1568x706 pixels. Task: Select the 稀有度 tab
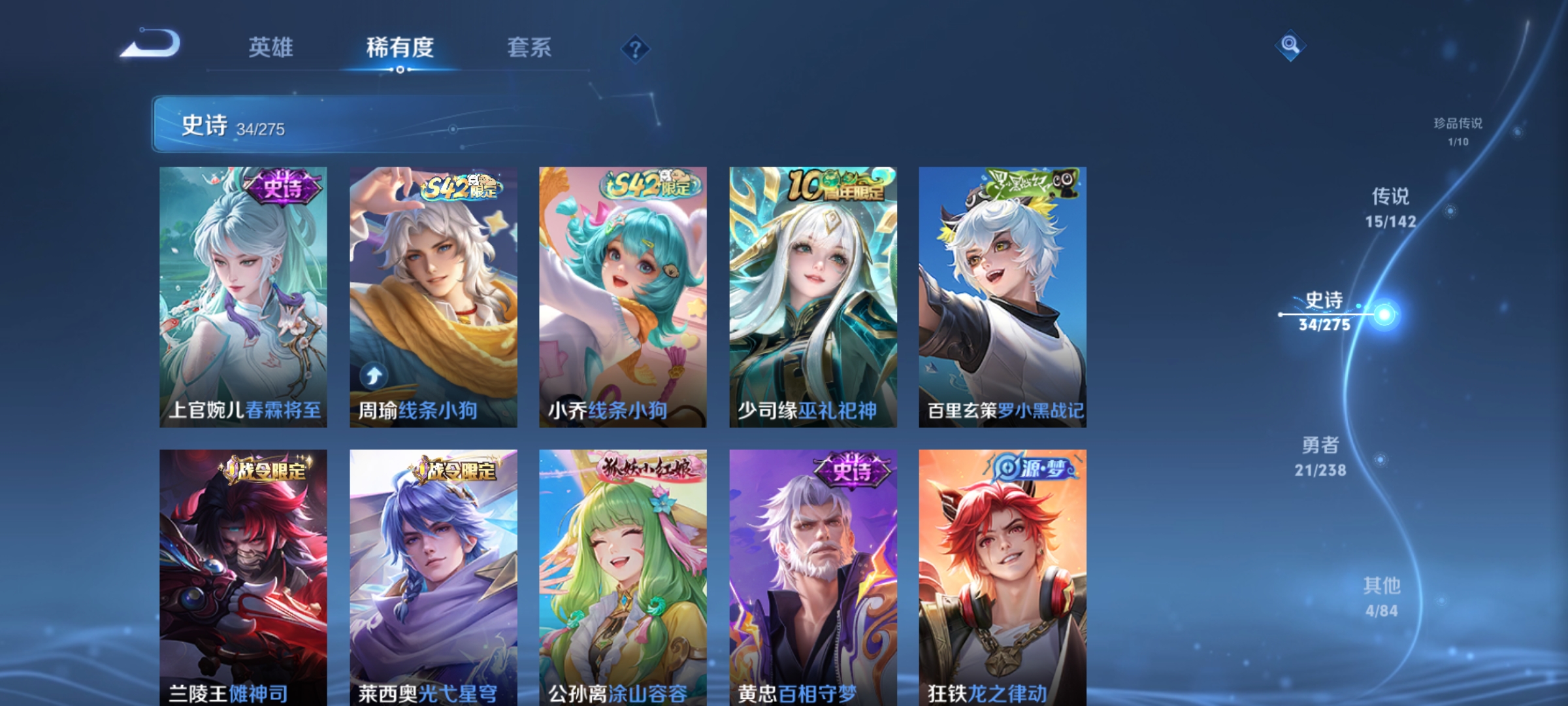[x=399, y=46]
